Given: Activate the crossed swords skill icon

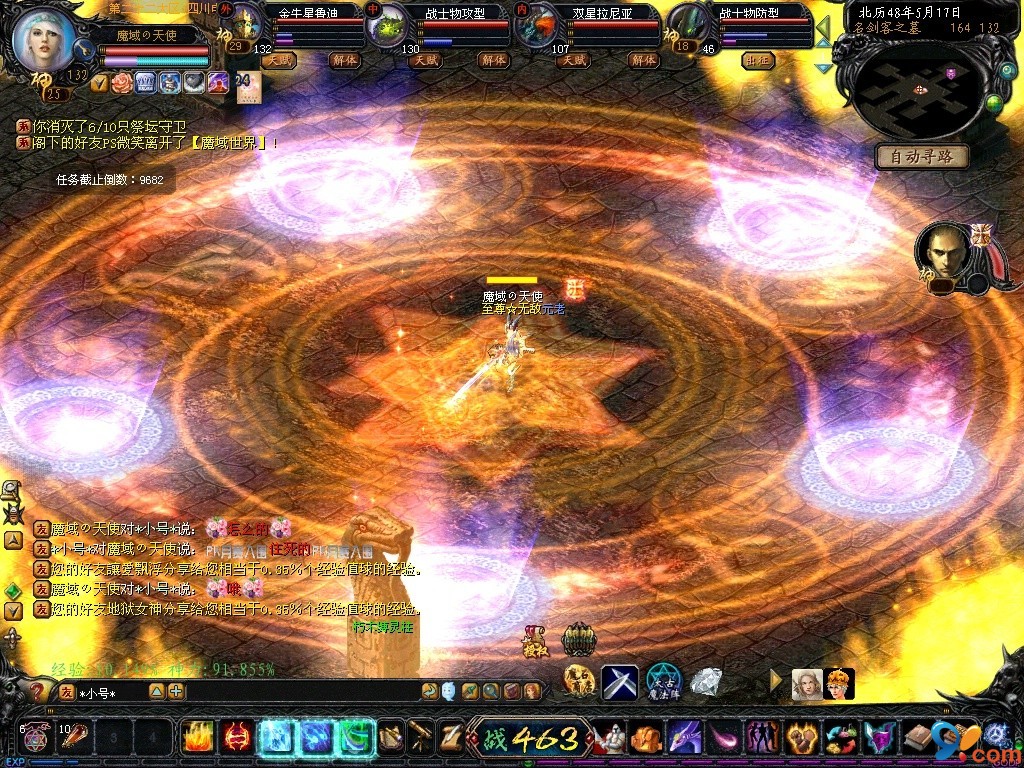Looking at the screenshot, I should click(x=619, y=682).
